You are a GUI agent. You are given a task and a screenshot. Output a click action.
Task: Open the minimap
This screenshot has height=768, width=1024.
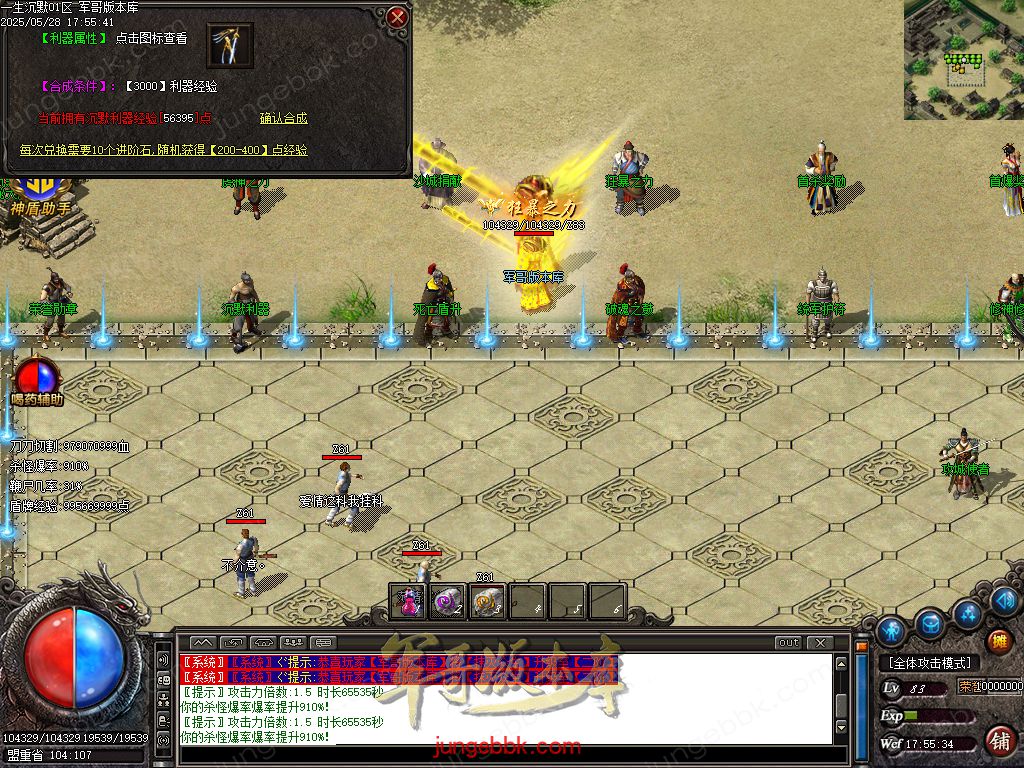[963, 59]
